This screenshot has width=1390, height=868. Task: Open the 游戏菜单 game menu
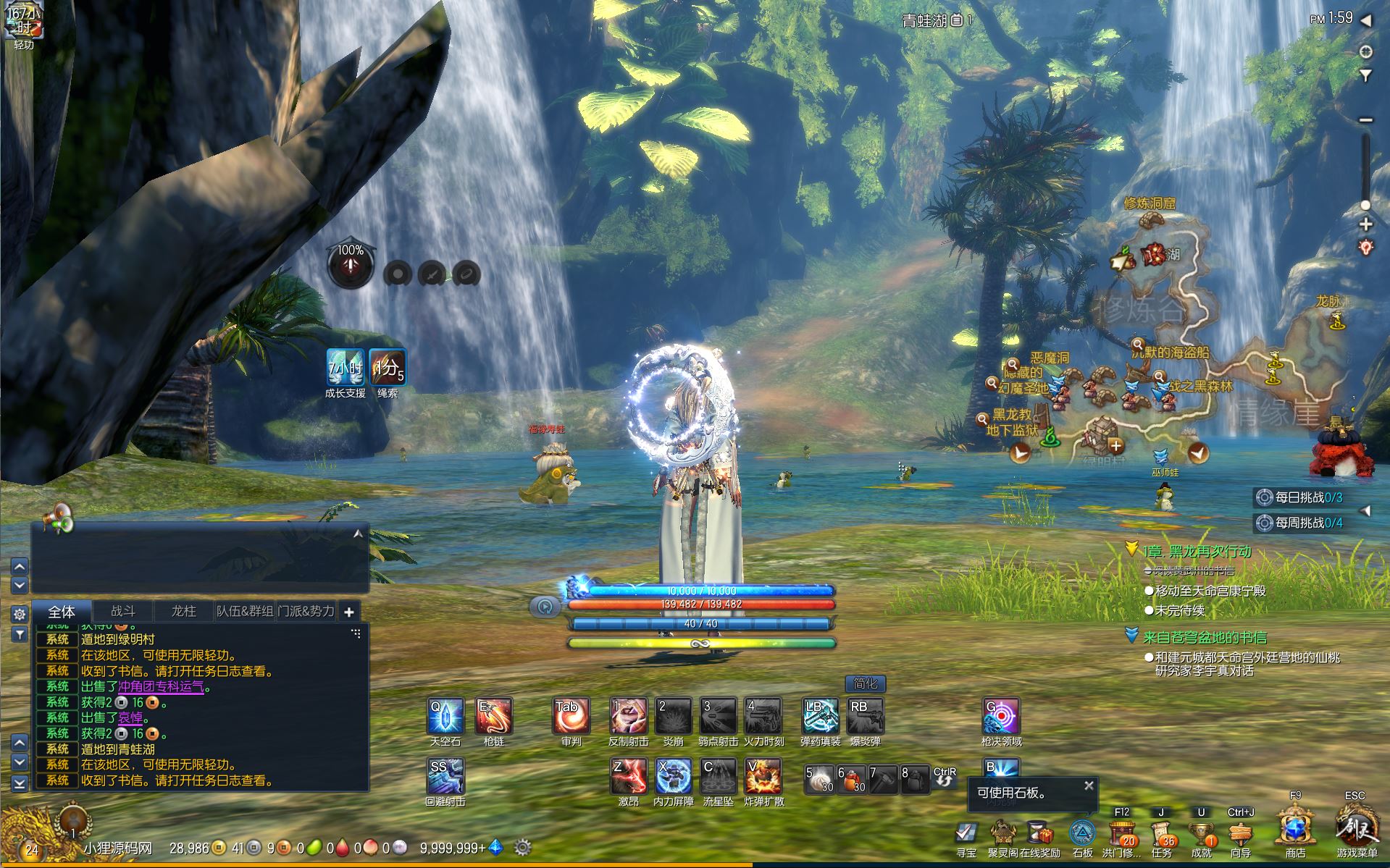pyautogui.click(x=1356, y=829)
